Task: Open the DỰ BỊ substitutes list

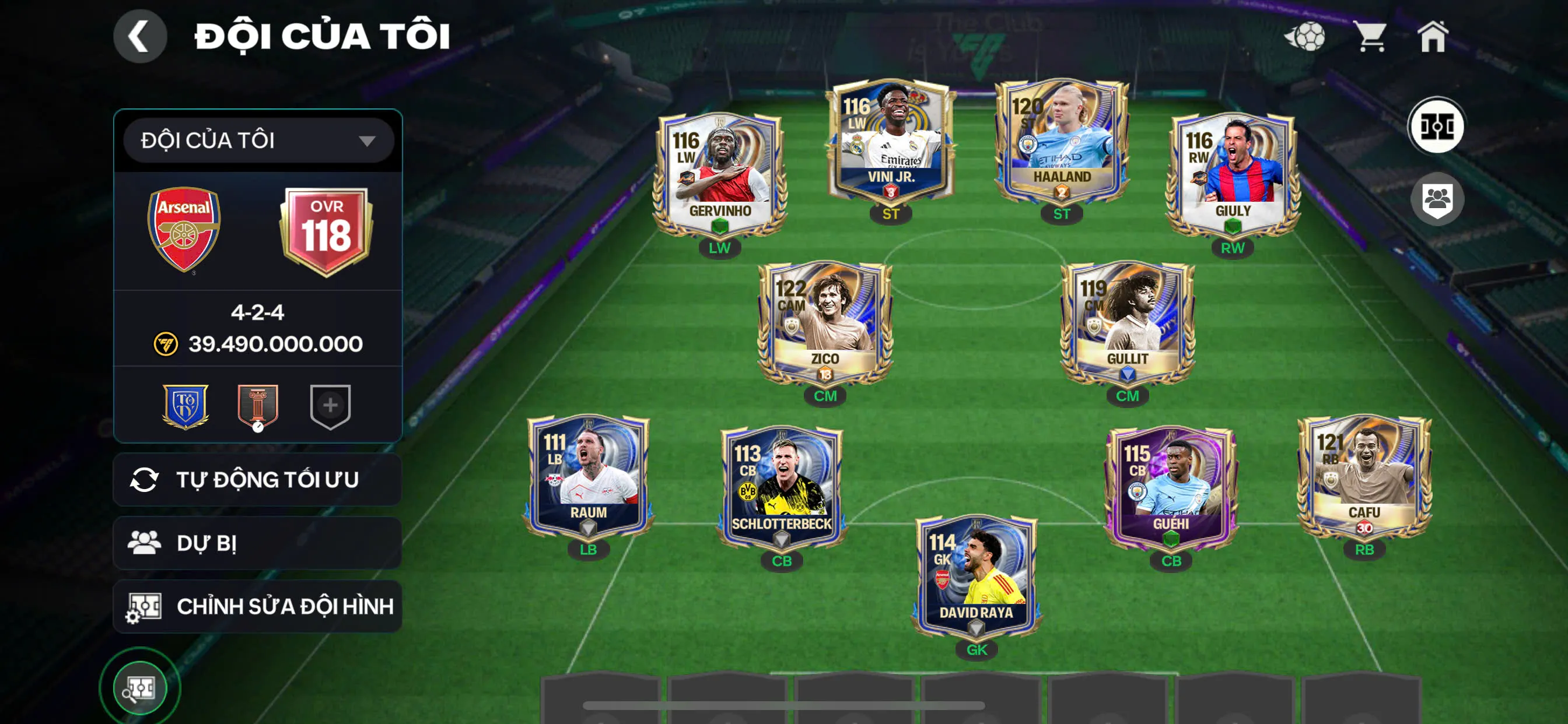Action: point(257,543)
